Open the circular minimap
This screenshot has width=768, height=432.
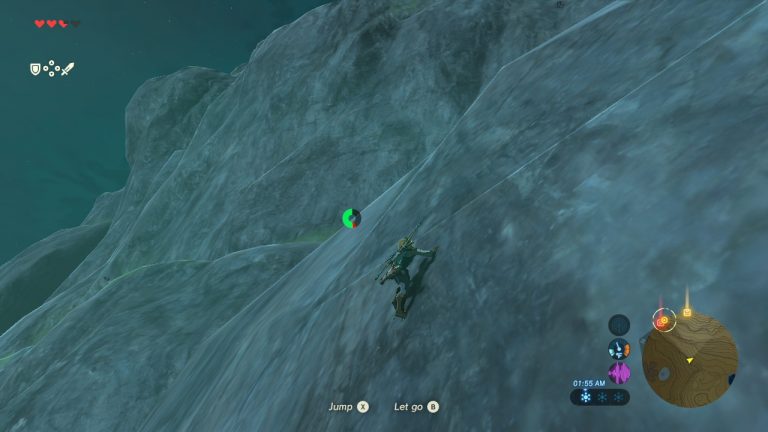[x=689, y=360]
